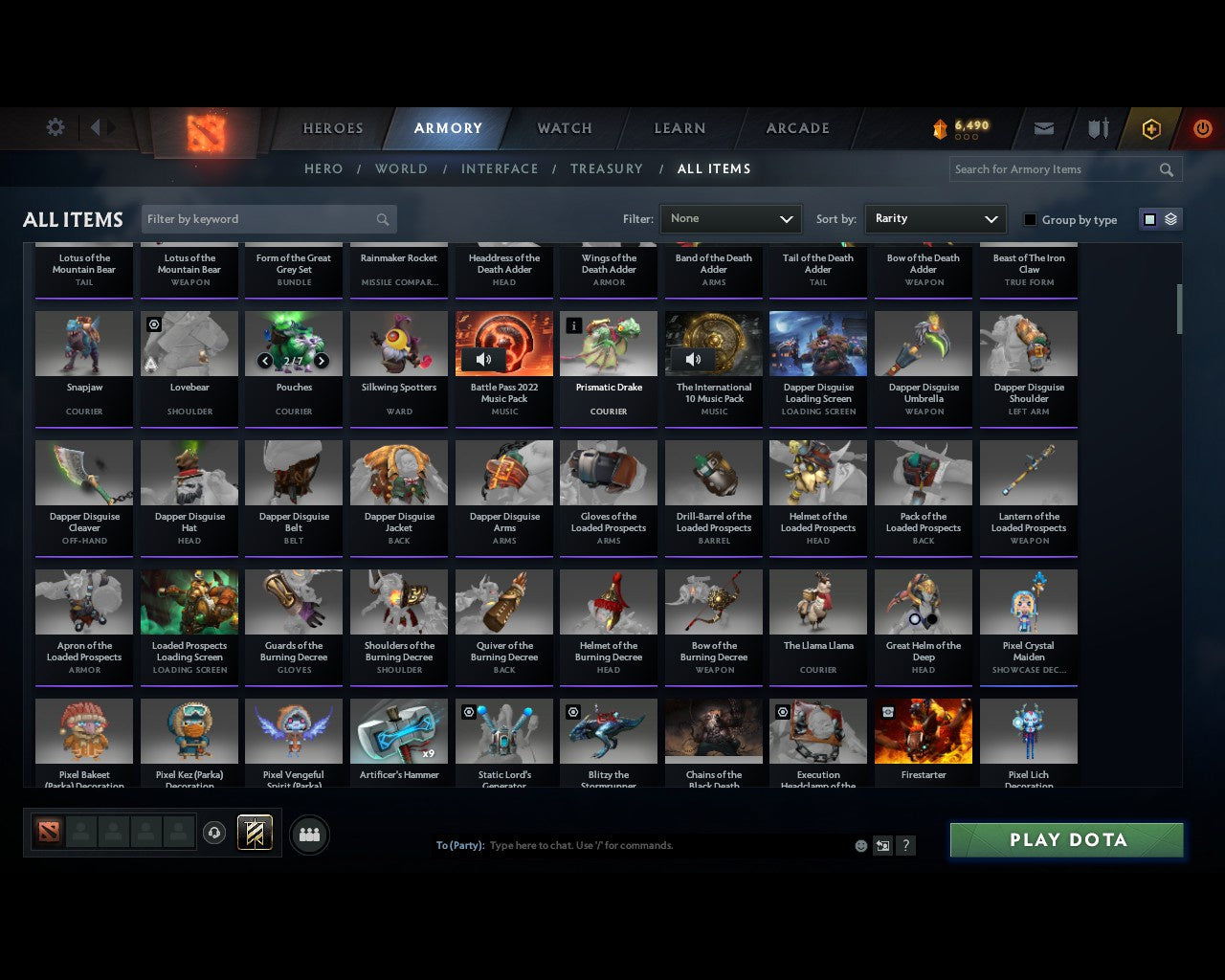The height and width of the screenshot is (980, 1225).
Task: Click the PLAY DOTA button
Action: coord(1065,839)
